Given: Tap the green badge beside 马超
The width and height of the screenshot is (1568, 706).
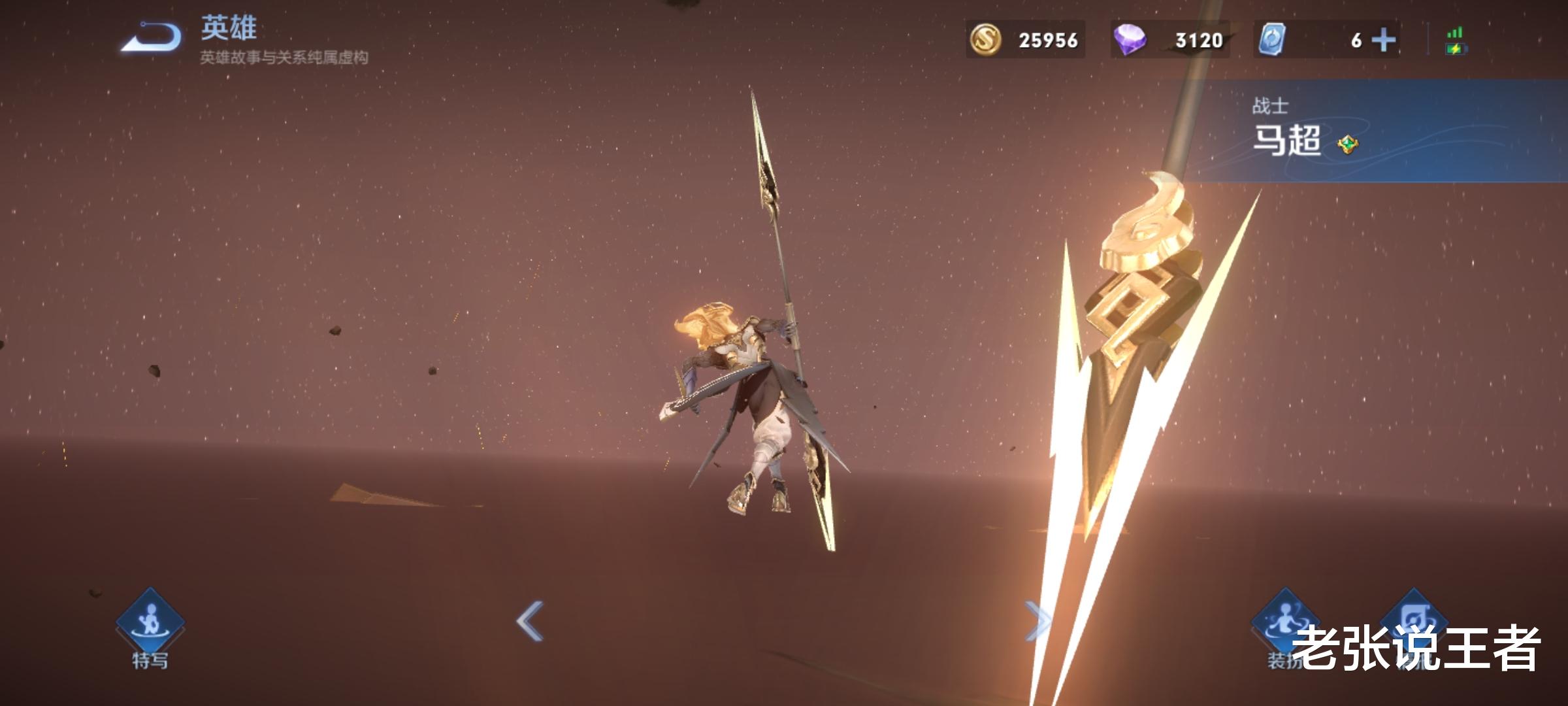Looking at the screenshot, I should (1347, 144).
